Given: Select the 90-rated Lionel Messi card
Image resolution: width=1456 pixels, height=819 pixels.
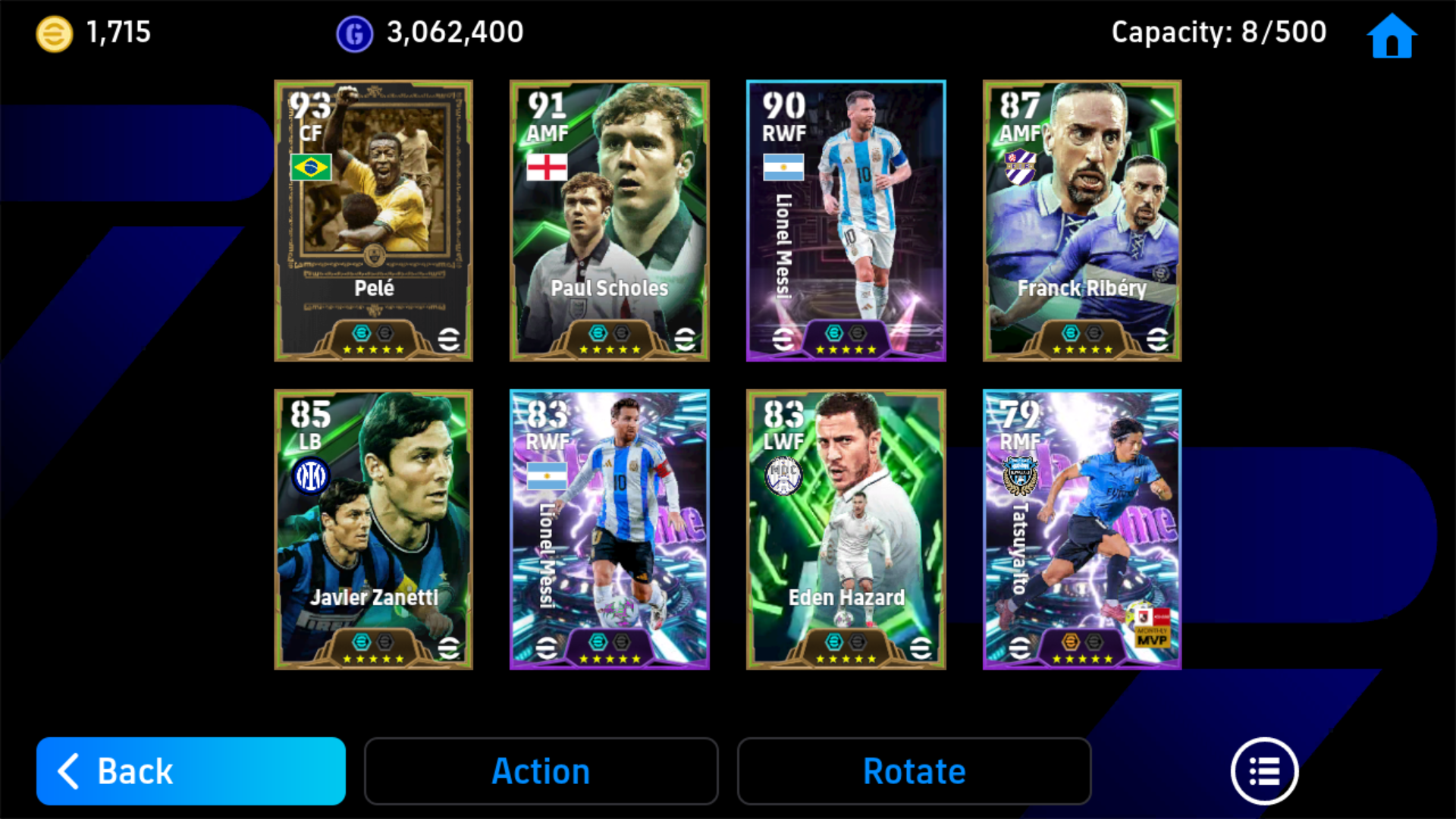Looking at the screenshot, I should pos(846,220).
